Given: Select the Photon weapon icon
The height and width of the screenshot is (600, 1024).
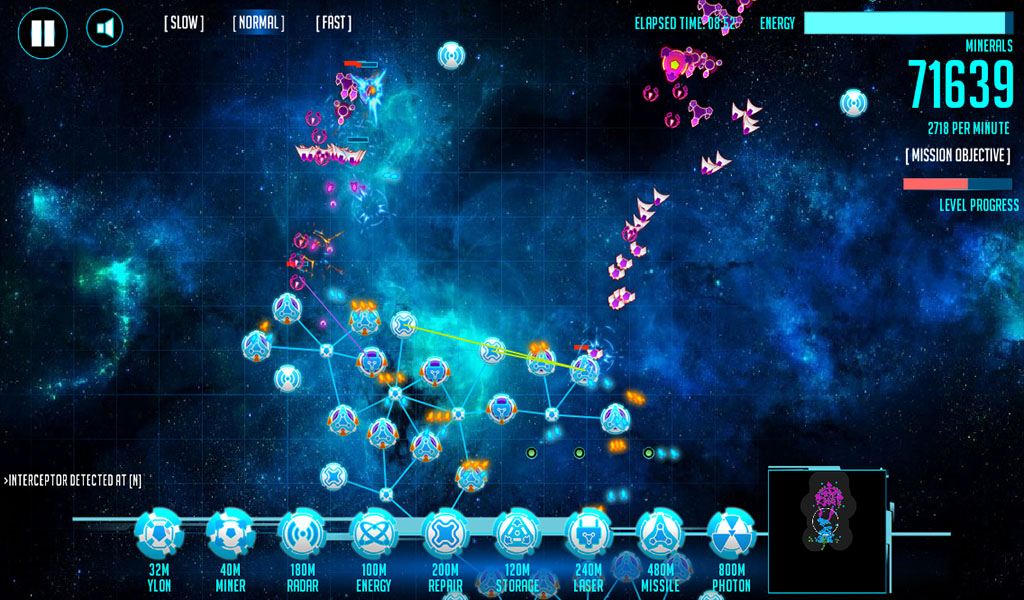Looking at the screenshot, I should pyautogui.click(x=731, y=534).
